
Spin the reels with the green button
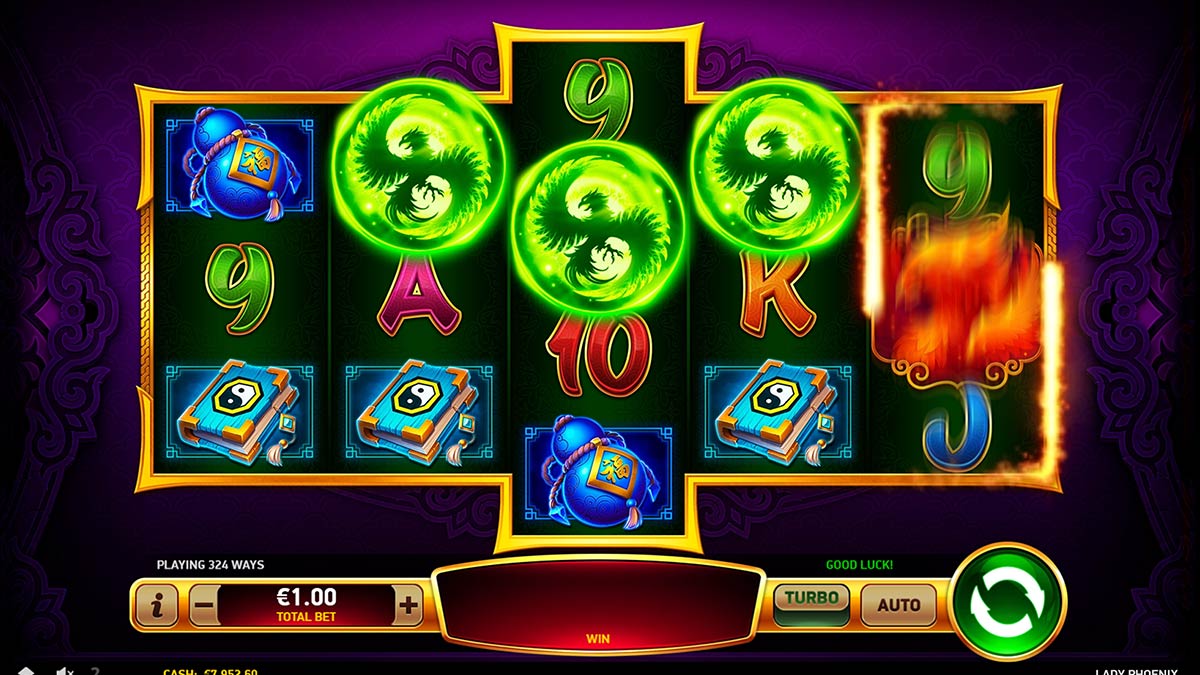(x=1008, y=601)
